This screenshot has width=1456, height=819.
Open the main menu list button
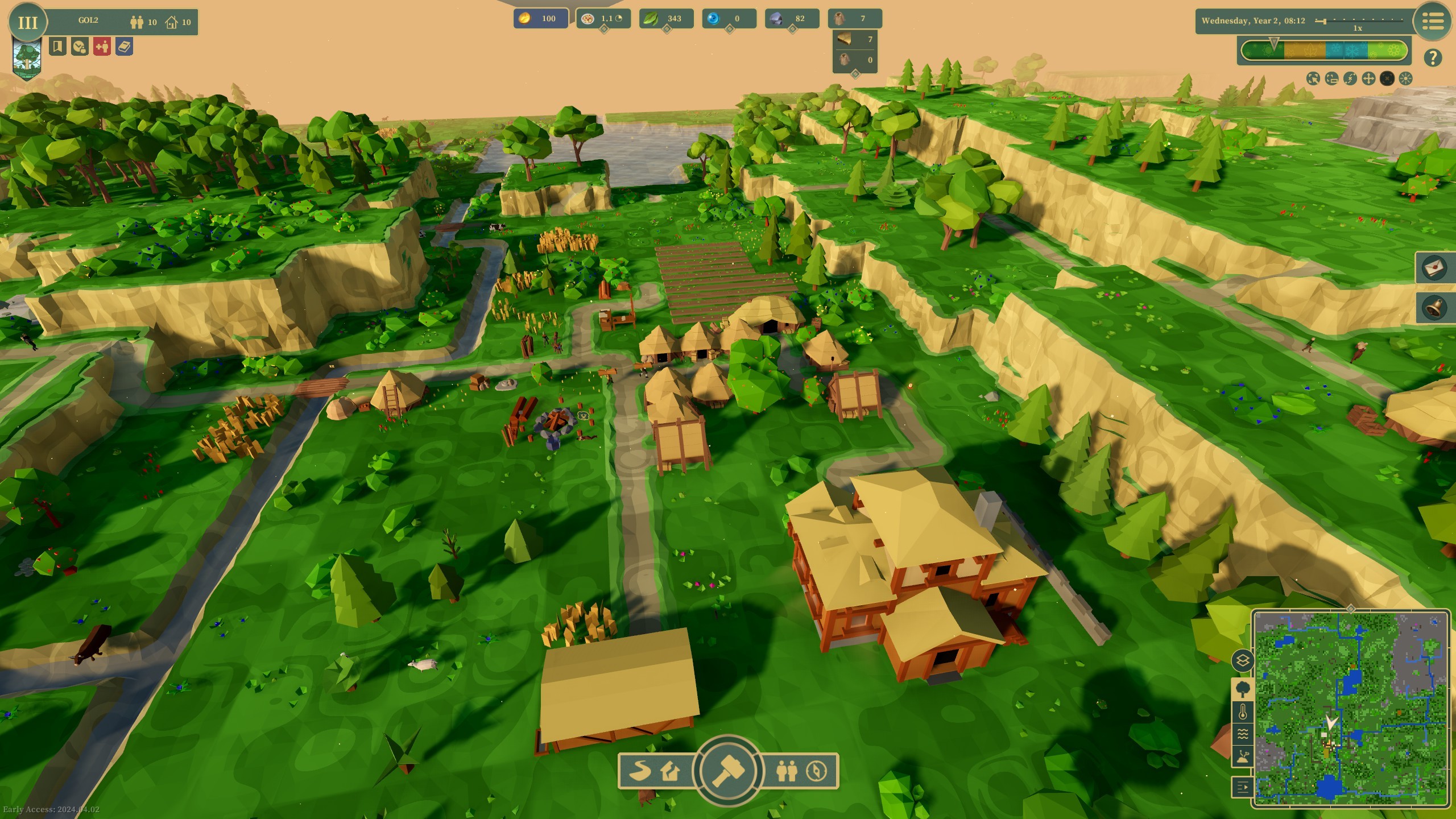[1433, 22]
